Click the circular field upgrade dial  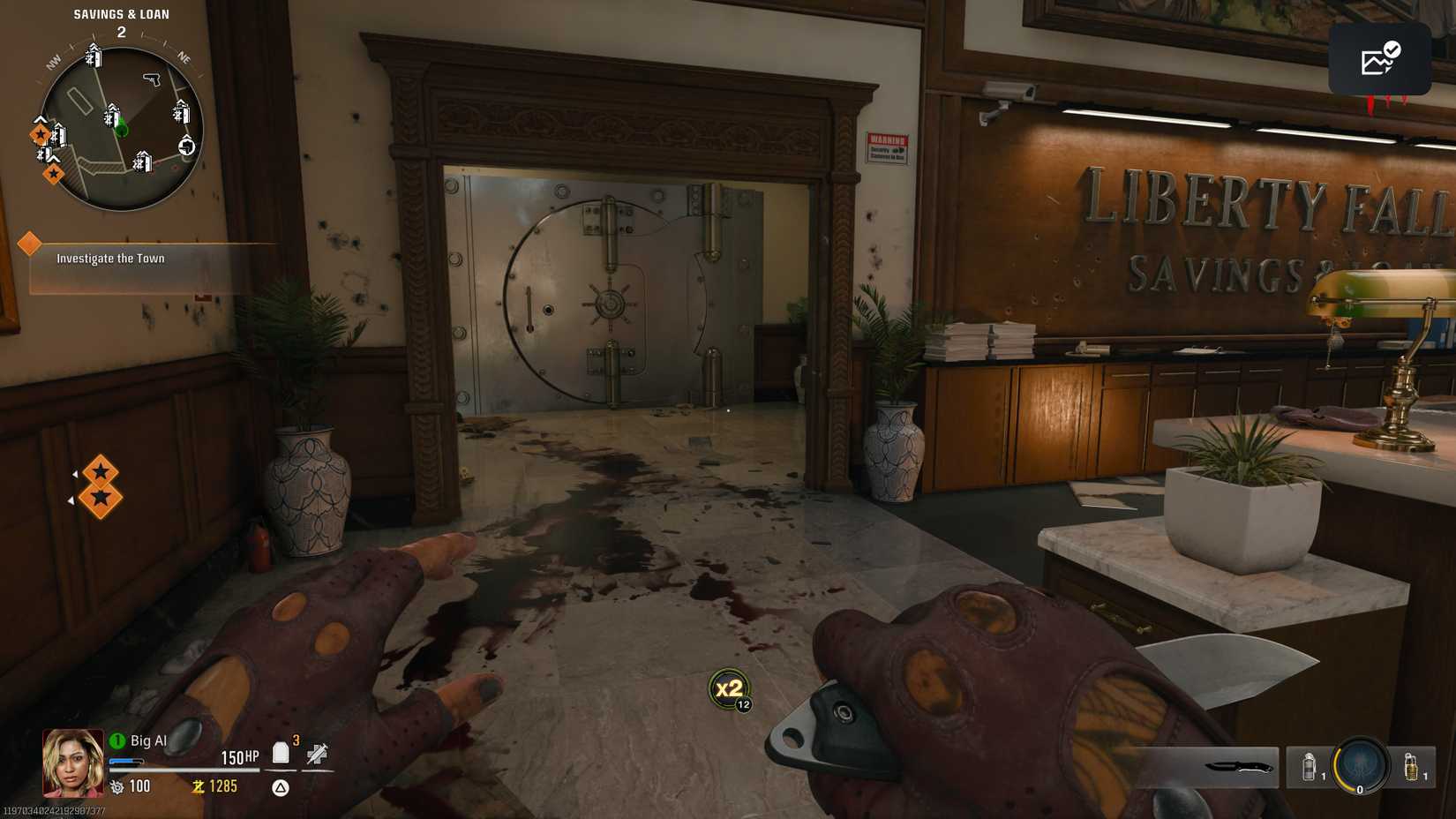[x=1358, y=766]
